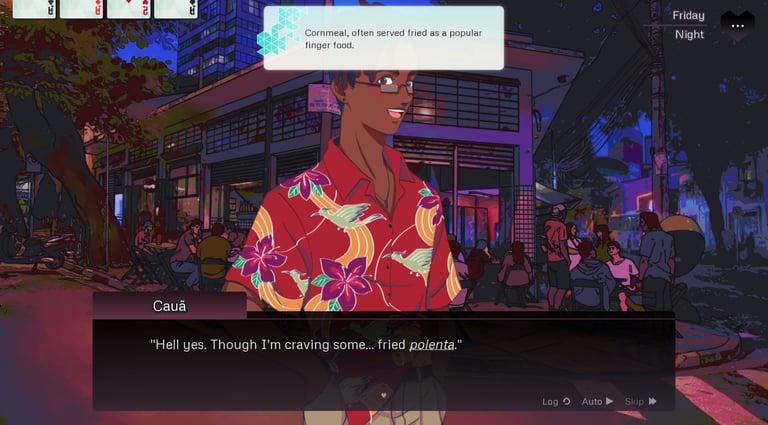Click the underlined word polenta

click(x=432, y=345)
